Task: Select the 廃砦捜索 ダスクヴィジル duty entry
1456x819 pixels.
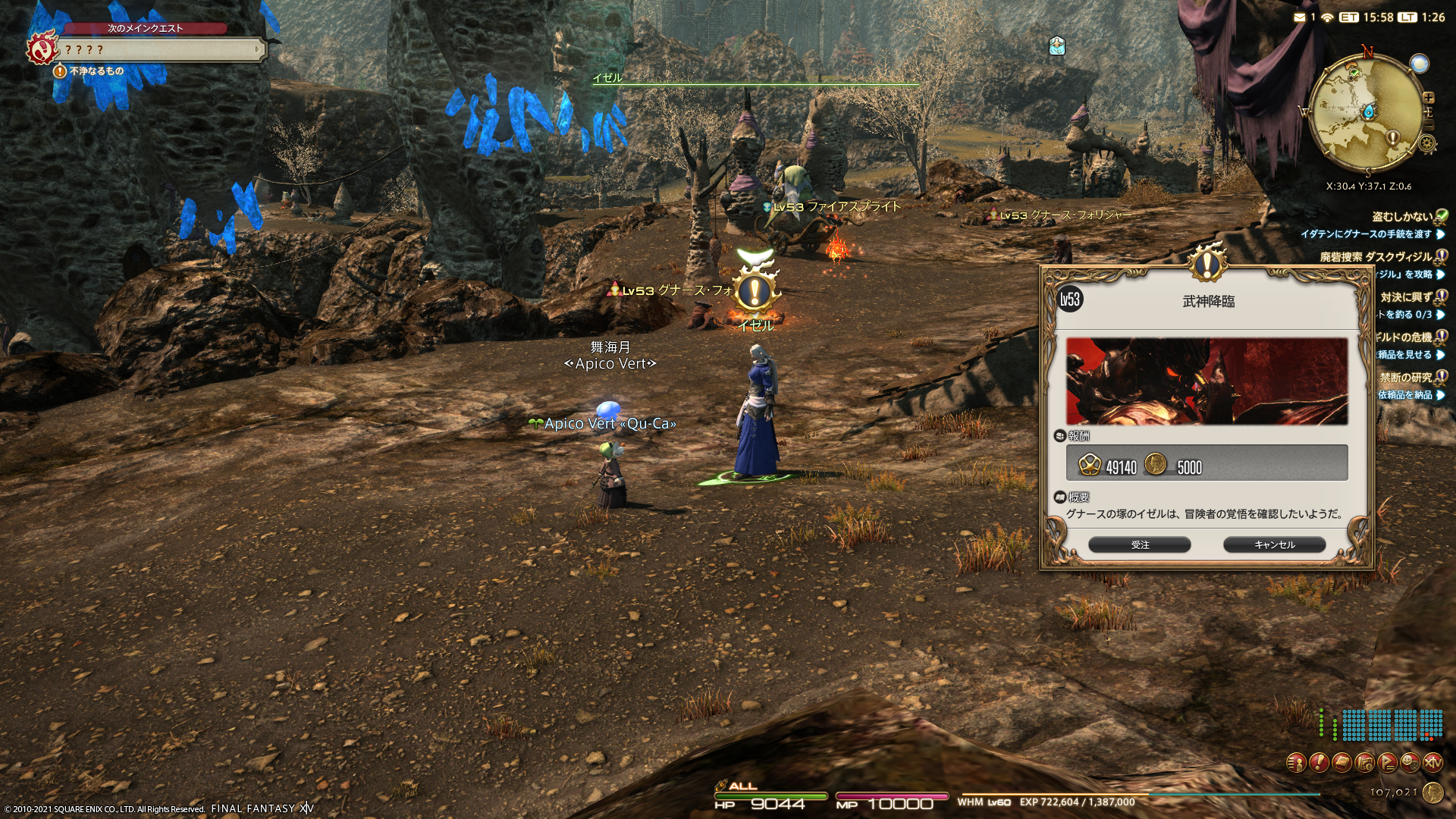Action: (x=1376, y=257)
